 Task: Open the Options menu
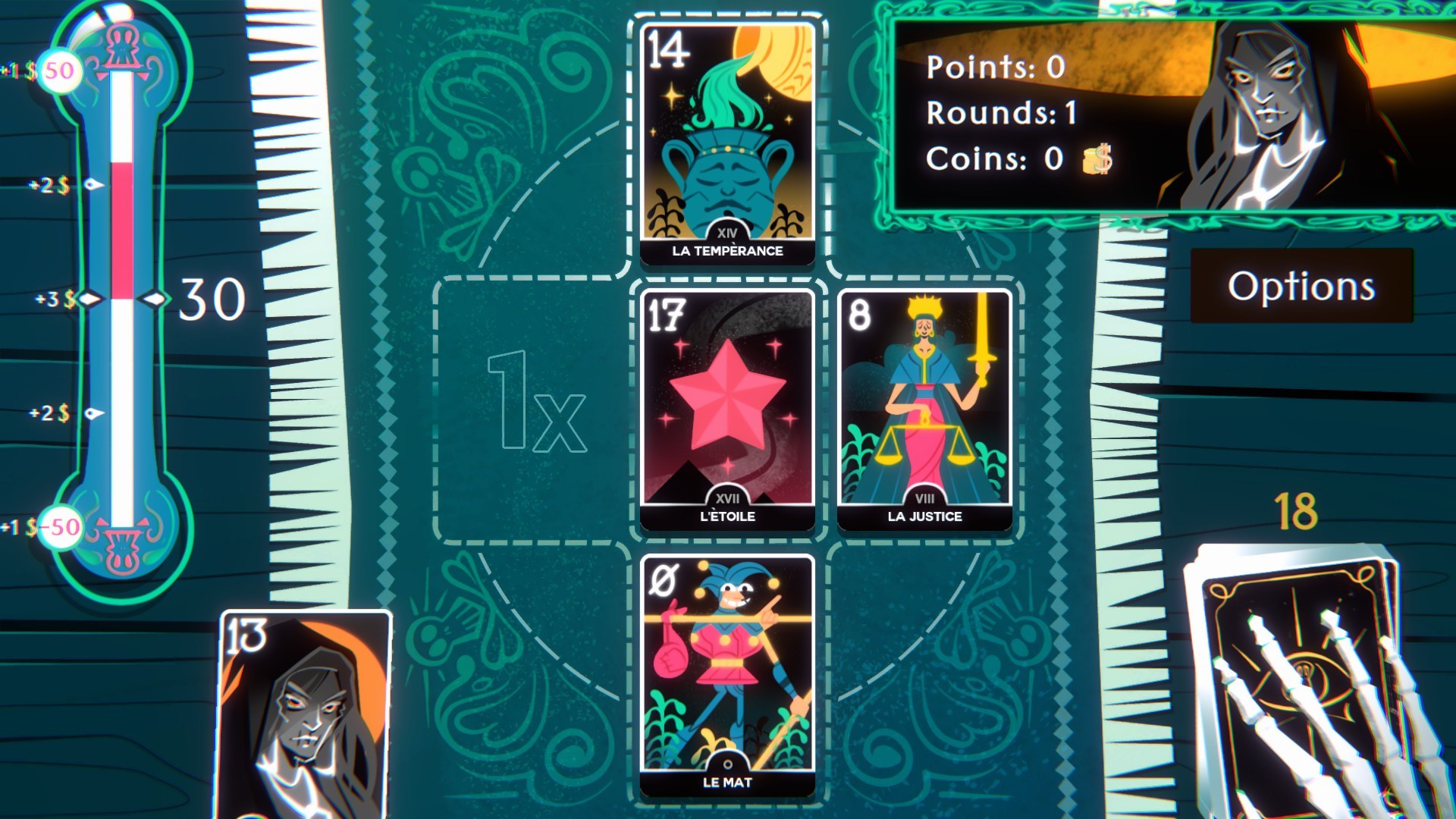coord(1302,287)
